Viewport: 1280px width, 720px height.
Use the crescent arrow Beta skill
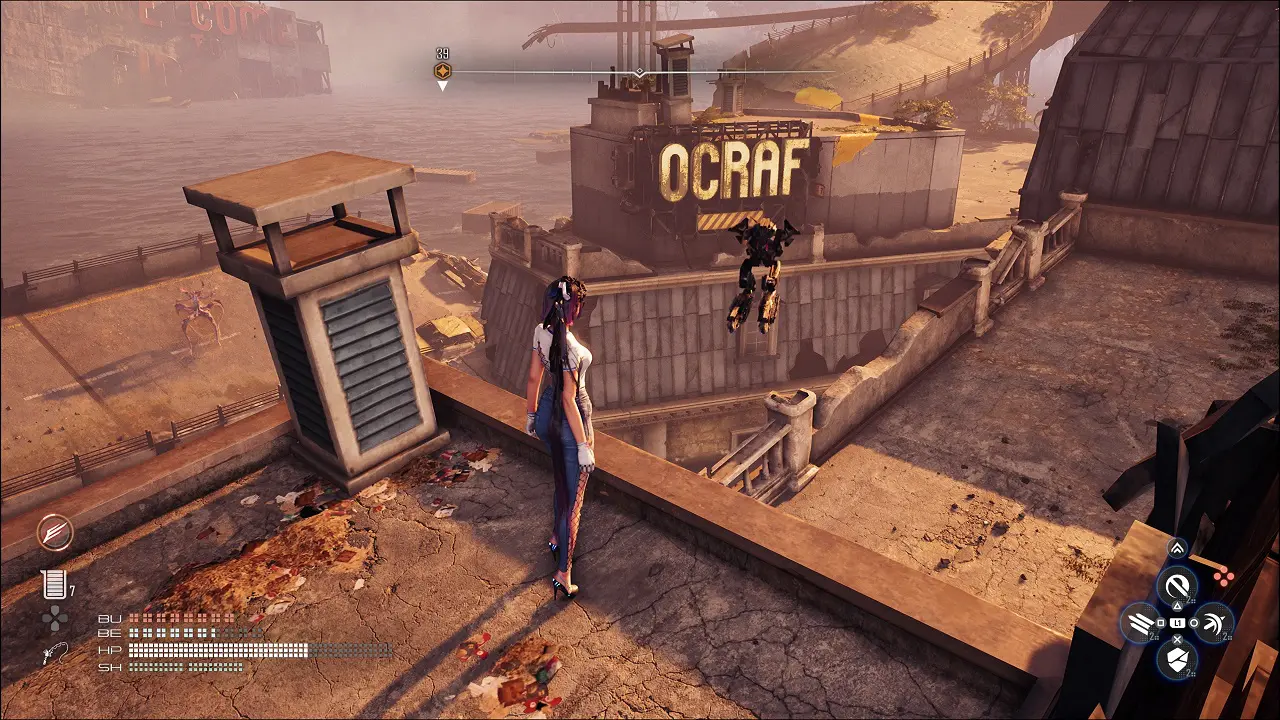(x=1214, y=623)
